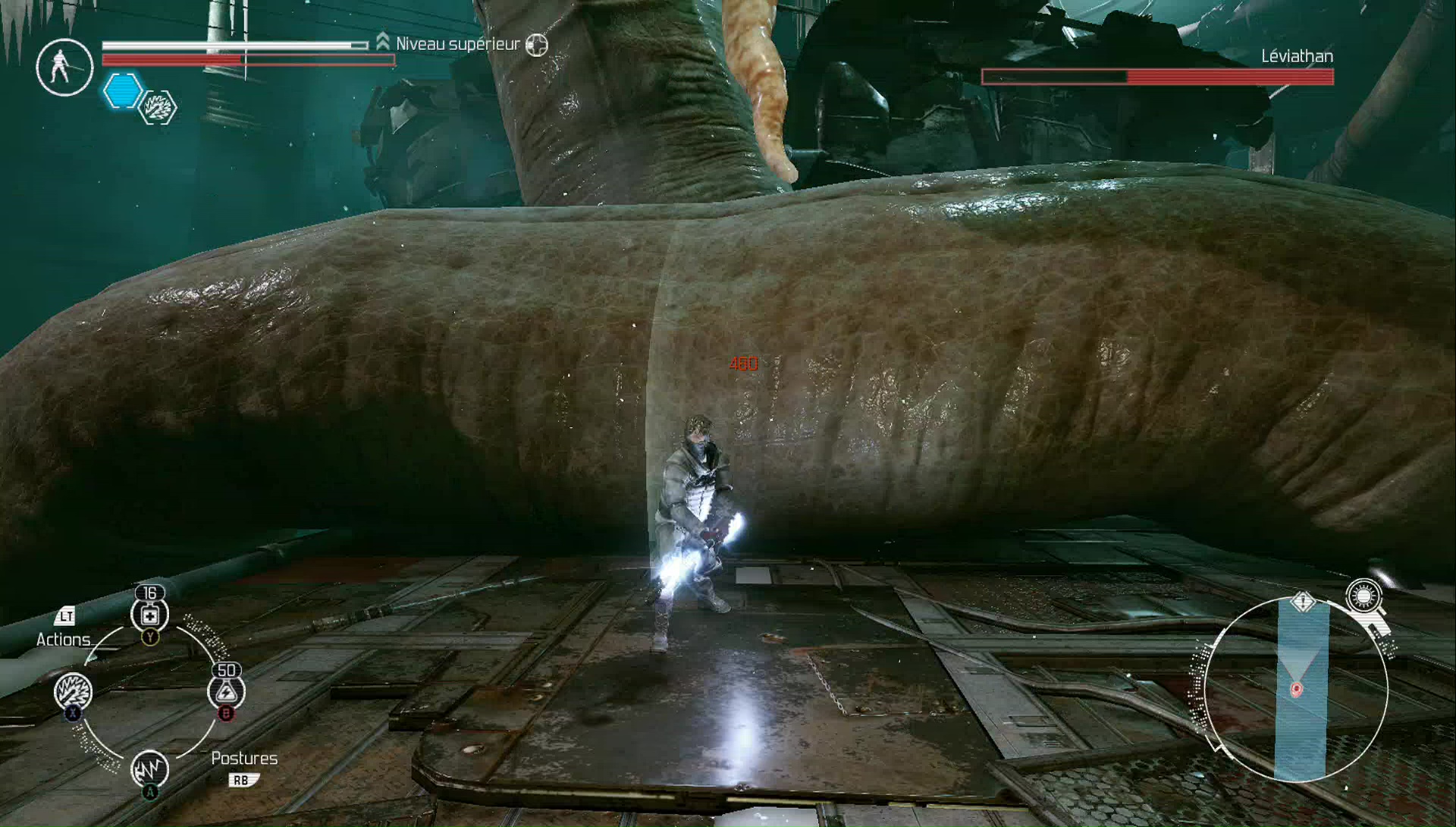Select the Actions label in the action wheel
Image resolution: width=1456 pixels, height=827 pixels.
[62, 640]
